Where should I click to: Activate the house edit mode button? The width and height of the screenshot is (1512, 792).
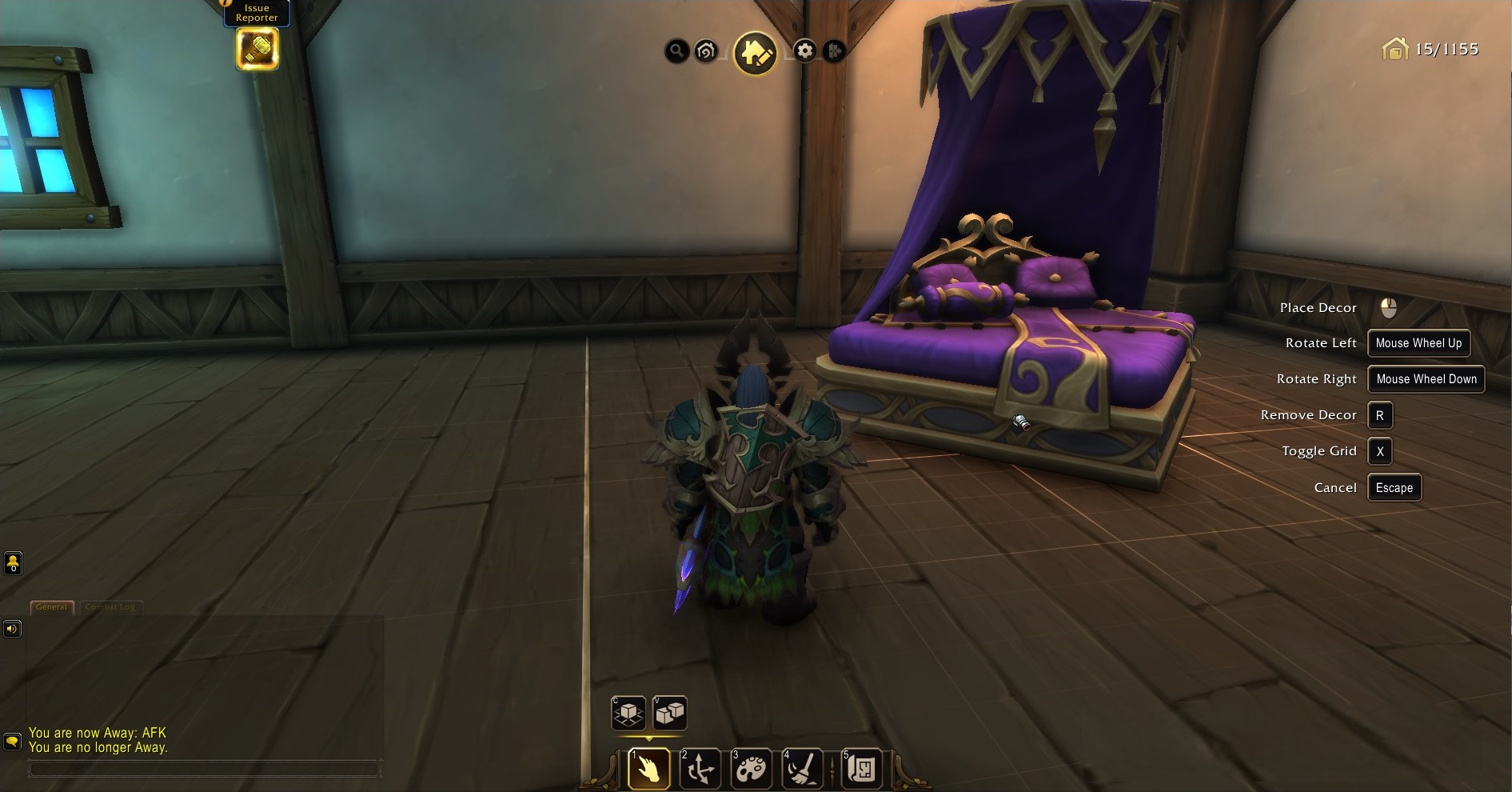[756, 53]
